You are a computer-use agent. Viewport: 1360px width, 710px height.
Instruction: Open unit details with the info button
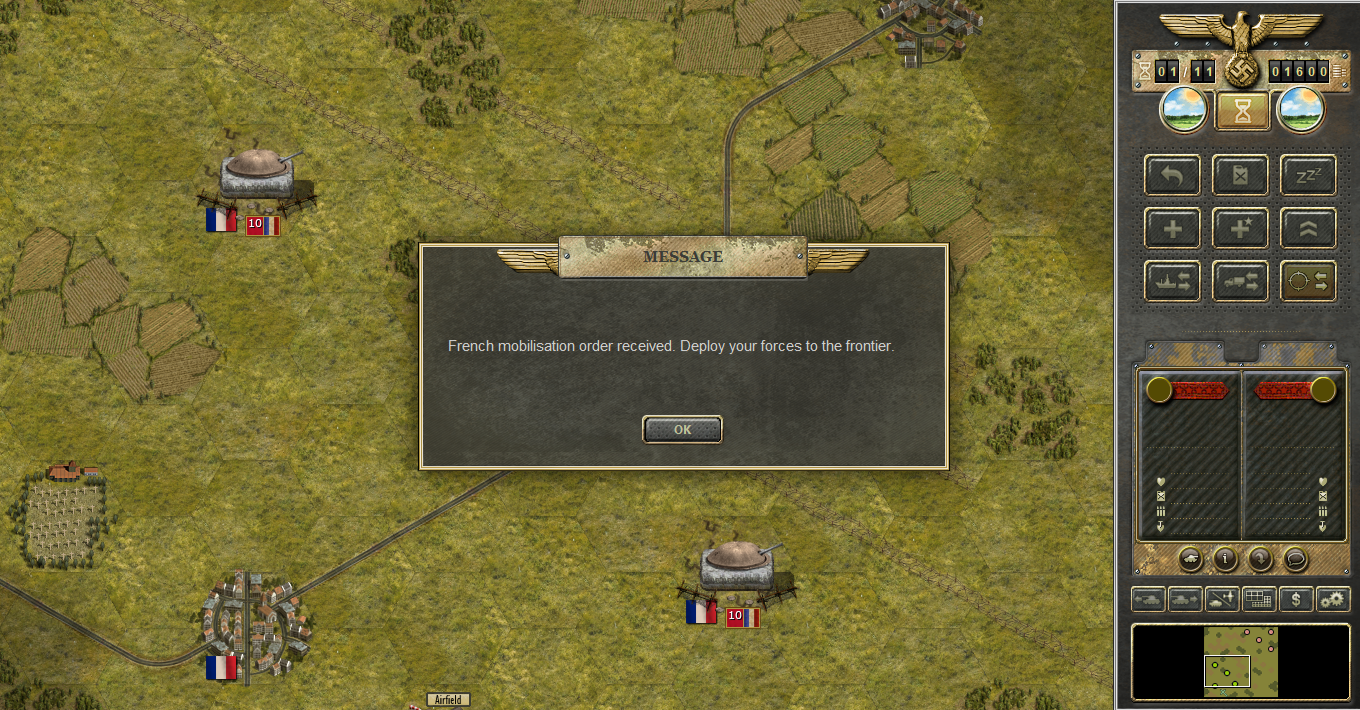click(1225, 558)
